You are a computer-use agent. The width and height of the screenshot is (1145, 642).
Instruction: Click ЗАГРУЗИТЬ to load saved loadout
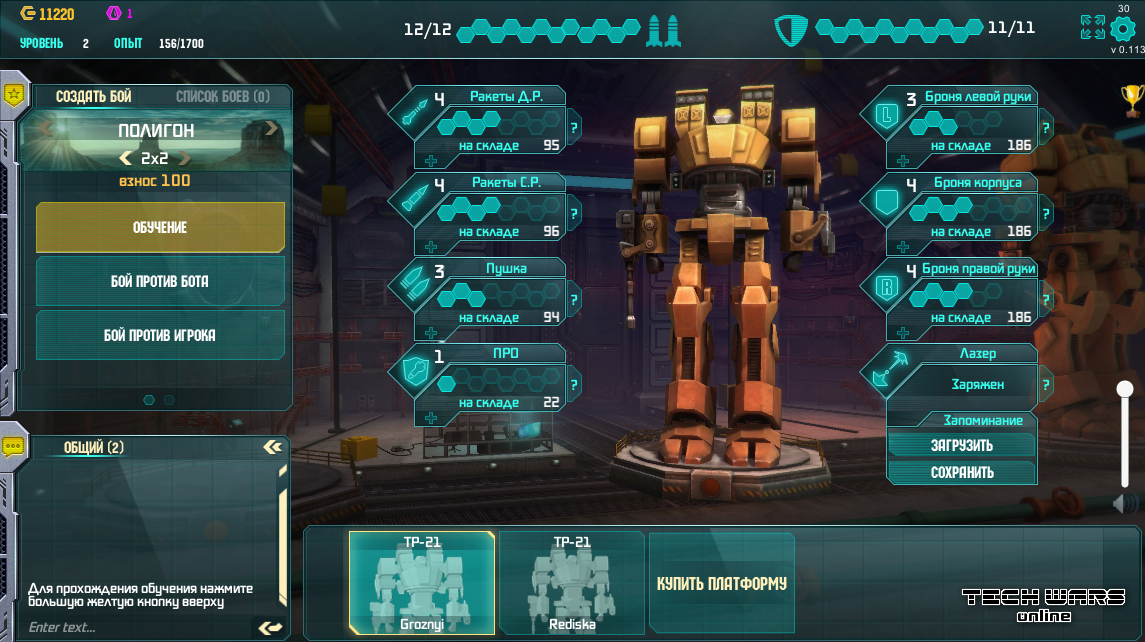[x=961, y=445]
